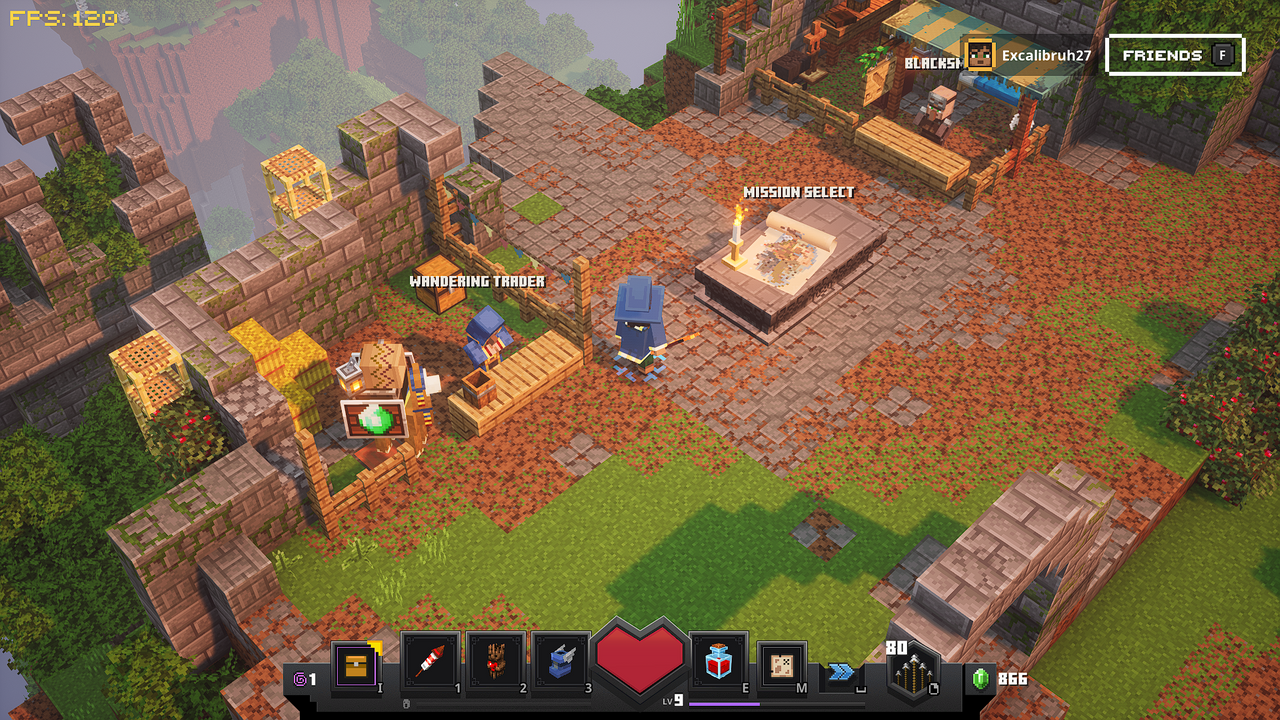This screenshot has height=720, width=1280.
Task: Open the Friends panel
Action: click(x=1175, y=55)
